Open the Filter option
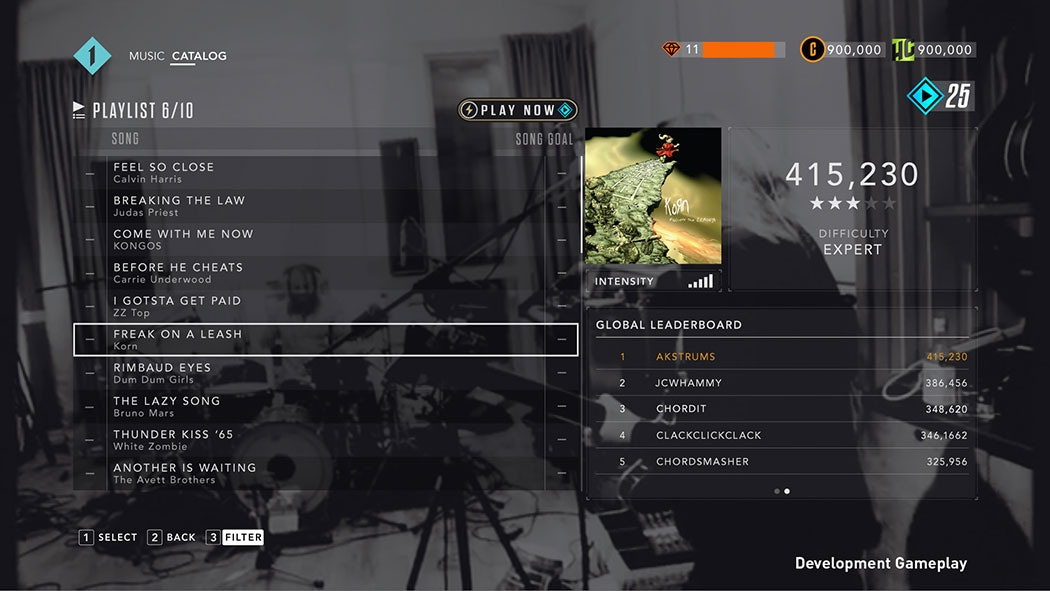The image size is (1050, 591). (234, 537)
